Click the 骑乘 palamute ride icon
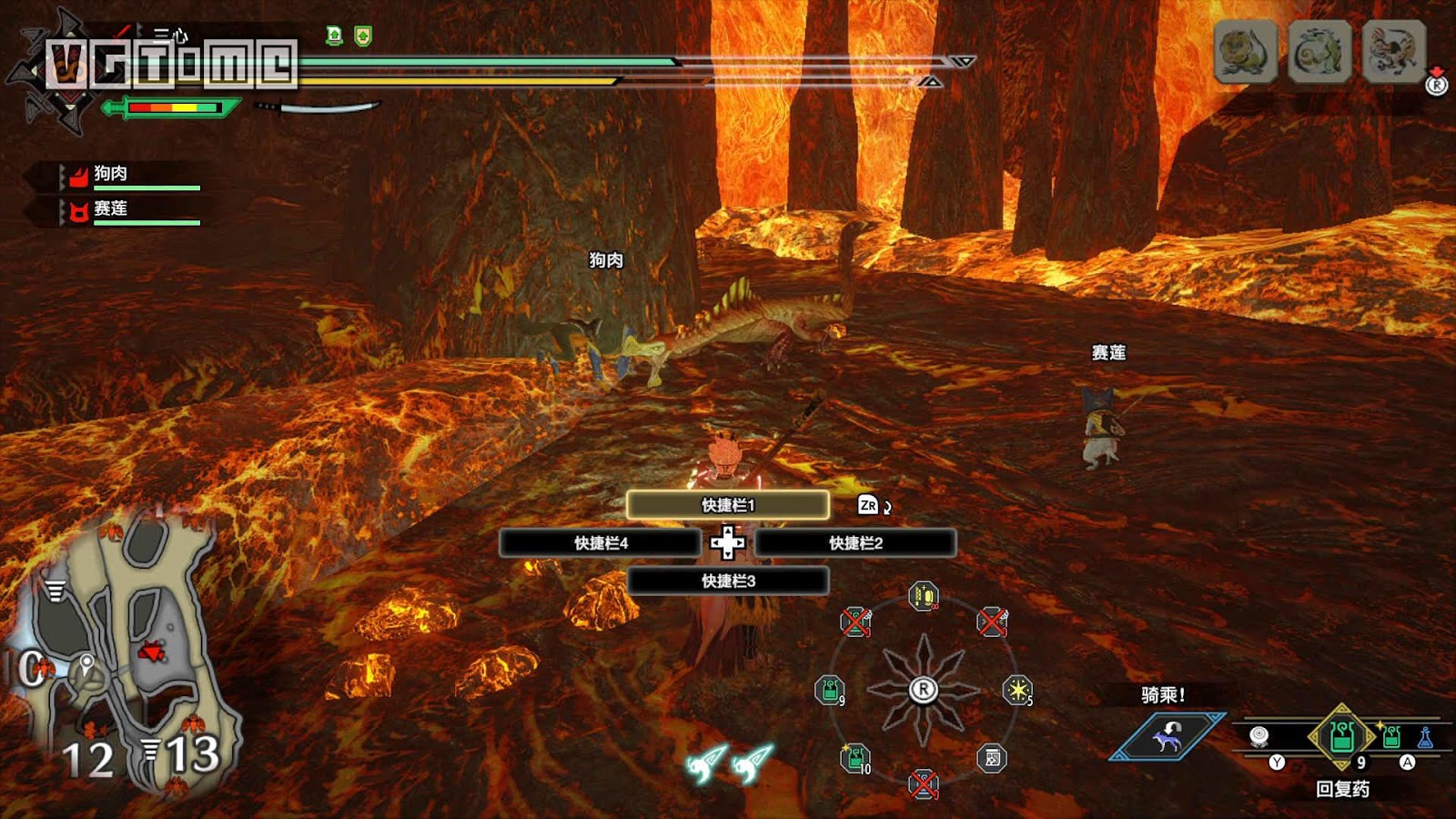 (1168, 735)
